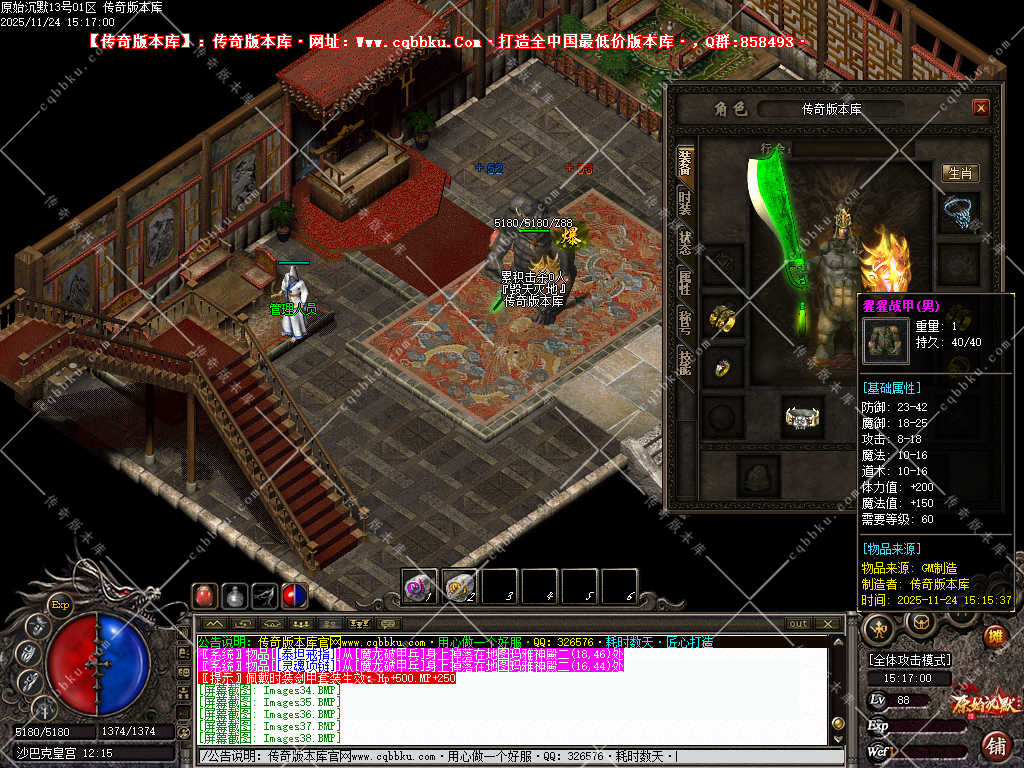This screenshot has height=768, width=1024.
Task: Select the 称号 title tab
Action: click(x=685, y=321)
